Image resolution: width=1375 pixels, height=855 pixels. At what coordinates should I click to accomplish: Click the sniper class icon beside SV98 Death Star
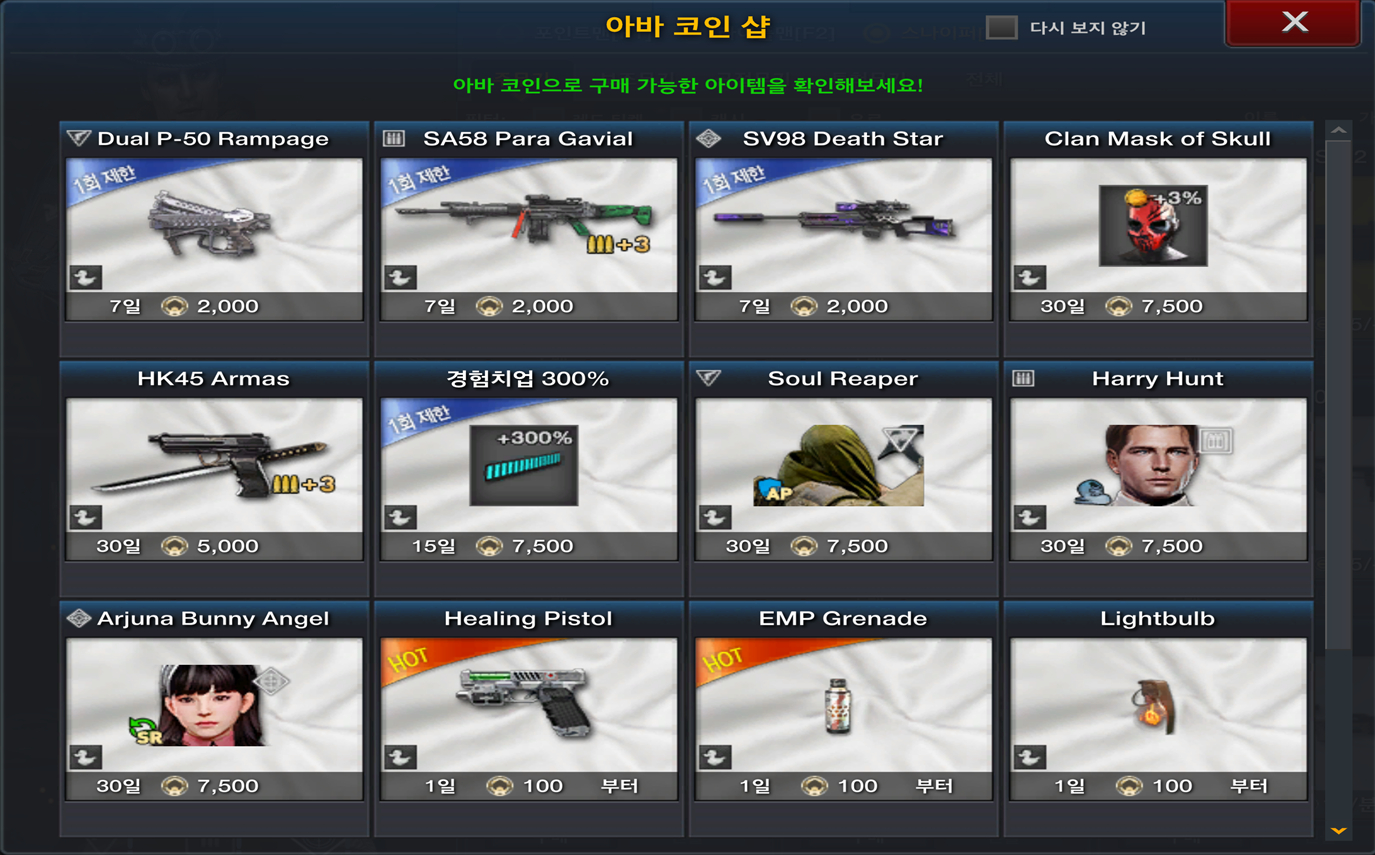pyautogui.click(x=710, y=139)
